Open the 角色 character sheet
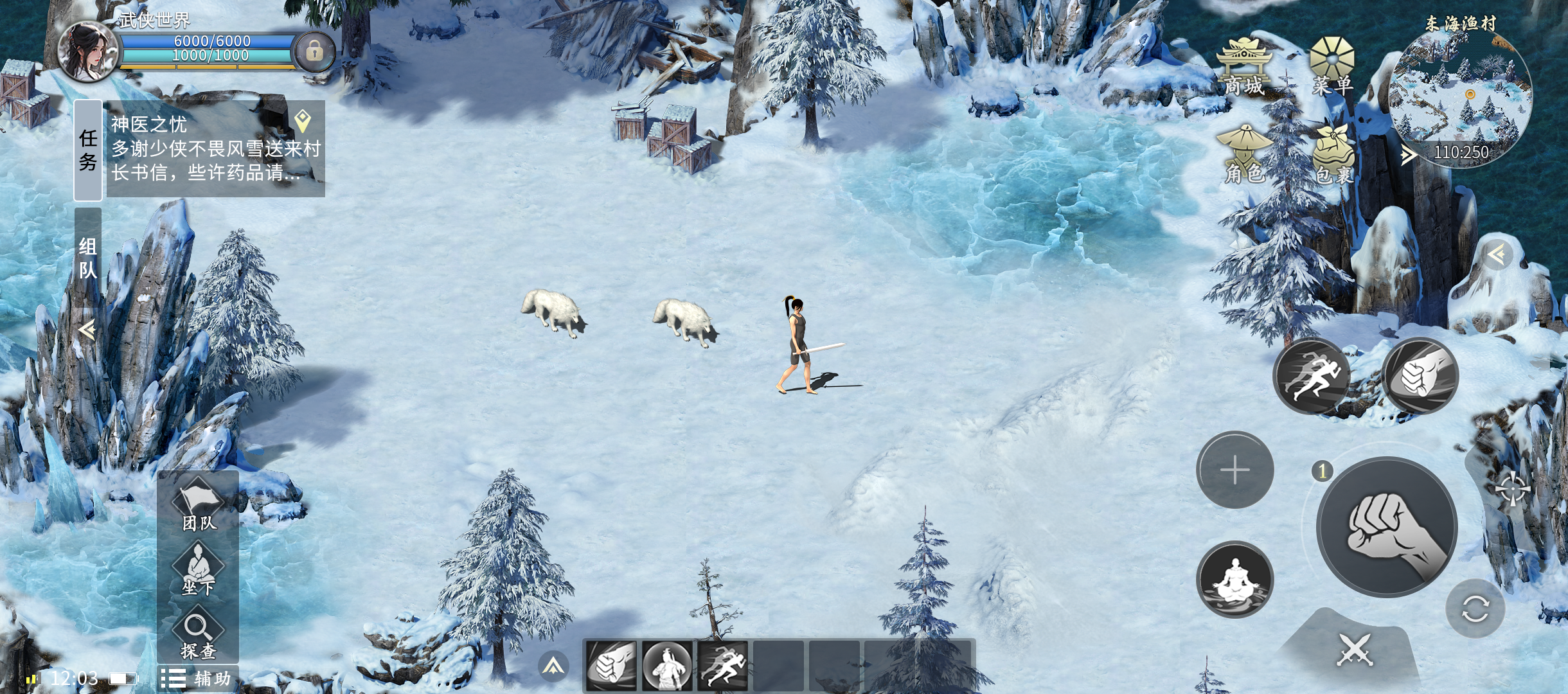 click(x=1245, y=156)
